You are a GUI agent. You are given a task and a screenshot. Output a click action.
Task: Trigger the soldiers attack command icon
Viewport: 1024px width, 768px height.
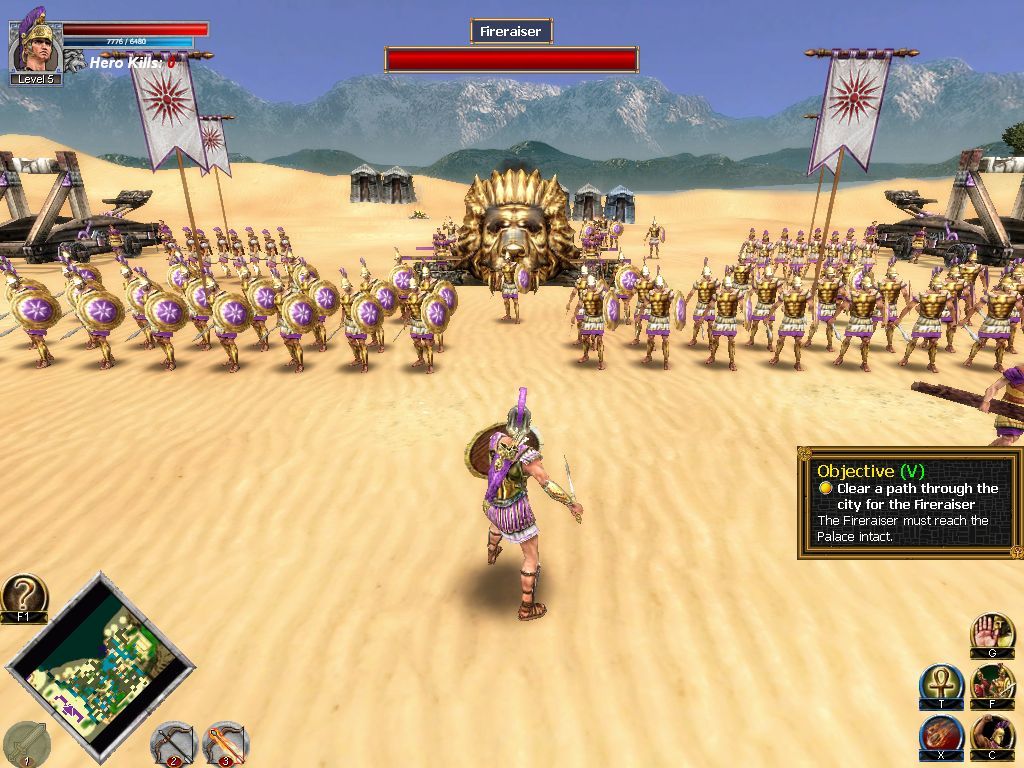[992, 684]
